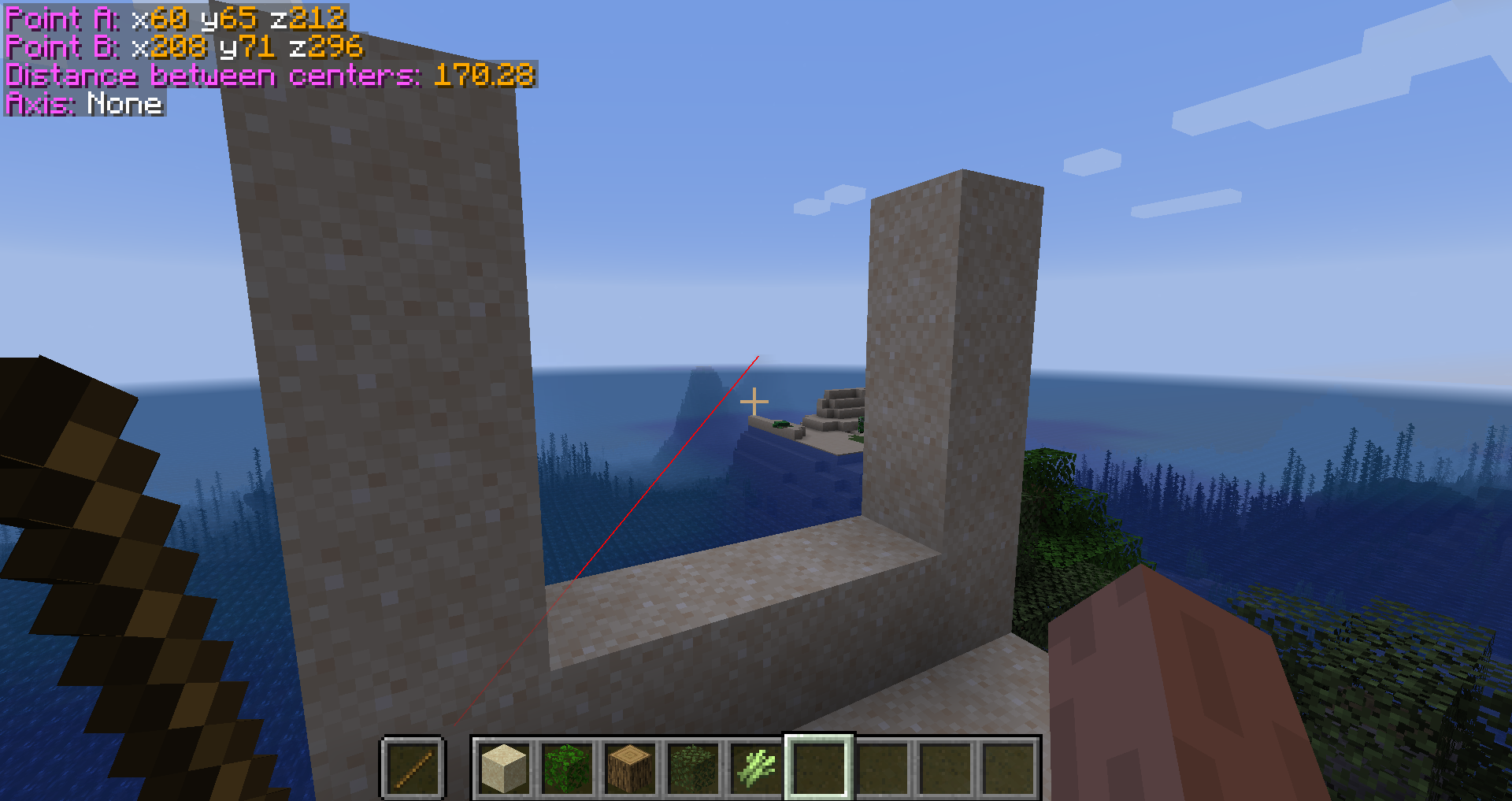Image resolution: width=1512 pixels, height=801 pixels.
Task: Click the highlighted empty hotbar slot
Action: click(x=819, y=768)
